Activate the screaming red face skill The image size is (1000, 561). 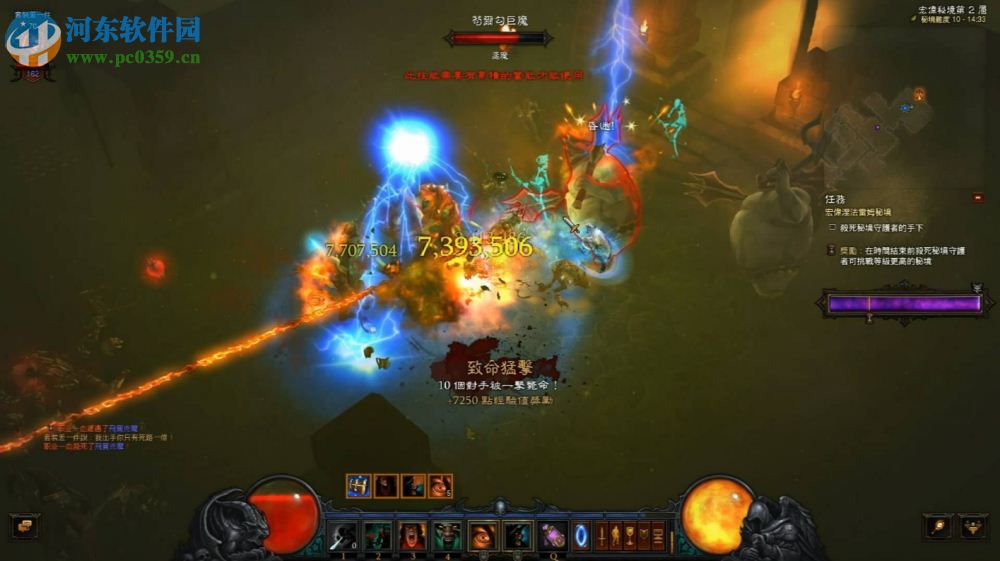pos(411,536)
